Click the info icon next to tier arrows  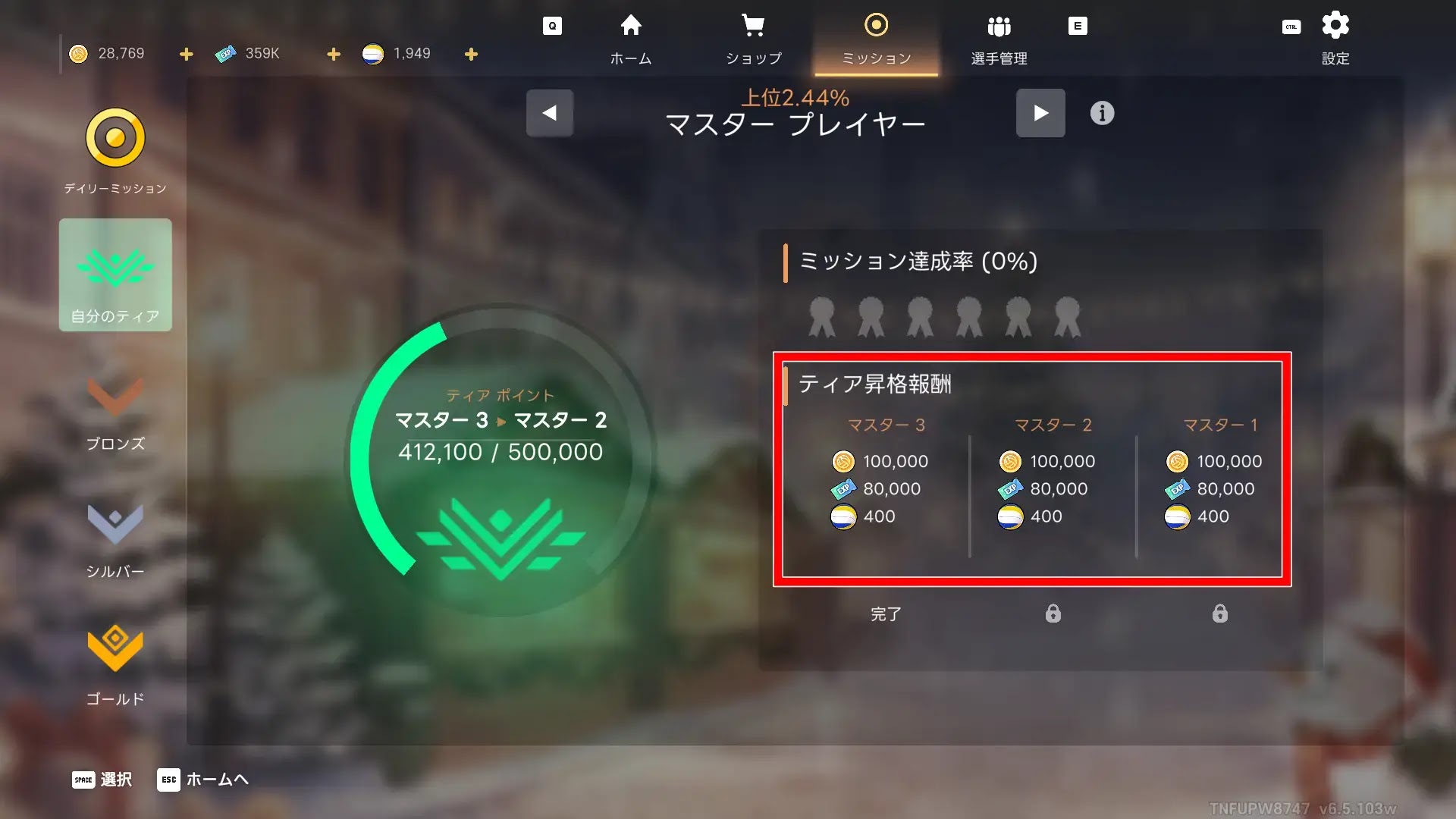click(1102, 113)
